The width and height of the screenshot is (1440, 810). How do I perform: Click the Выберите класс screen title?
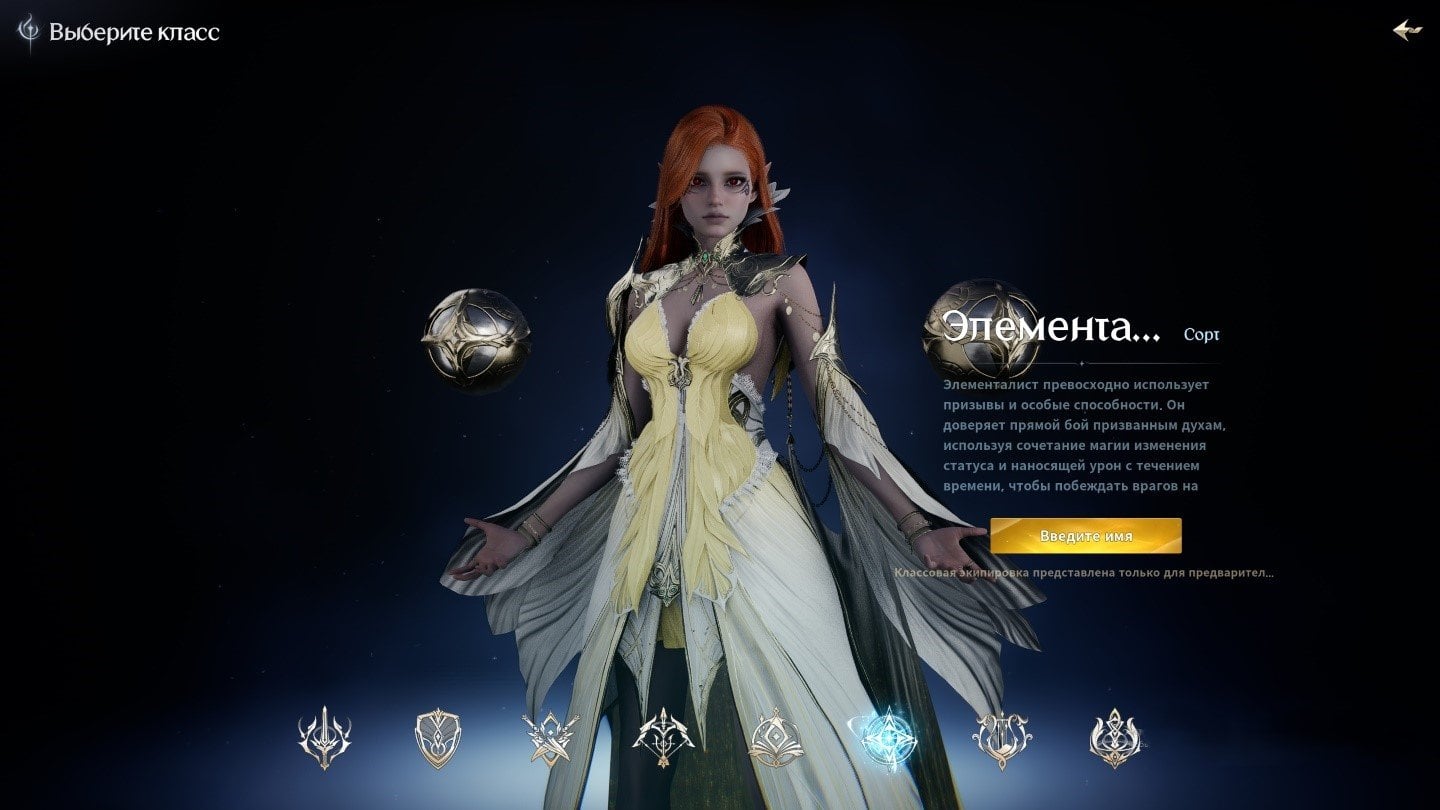coord(132,31)
